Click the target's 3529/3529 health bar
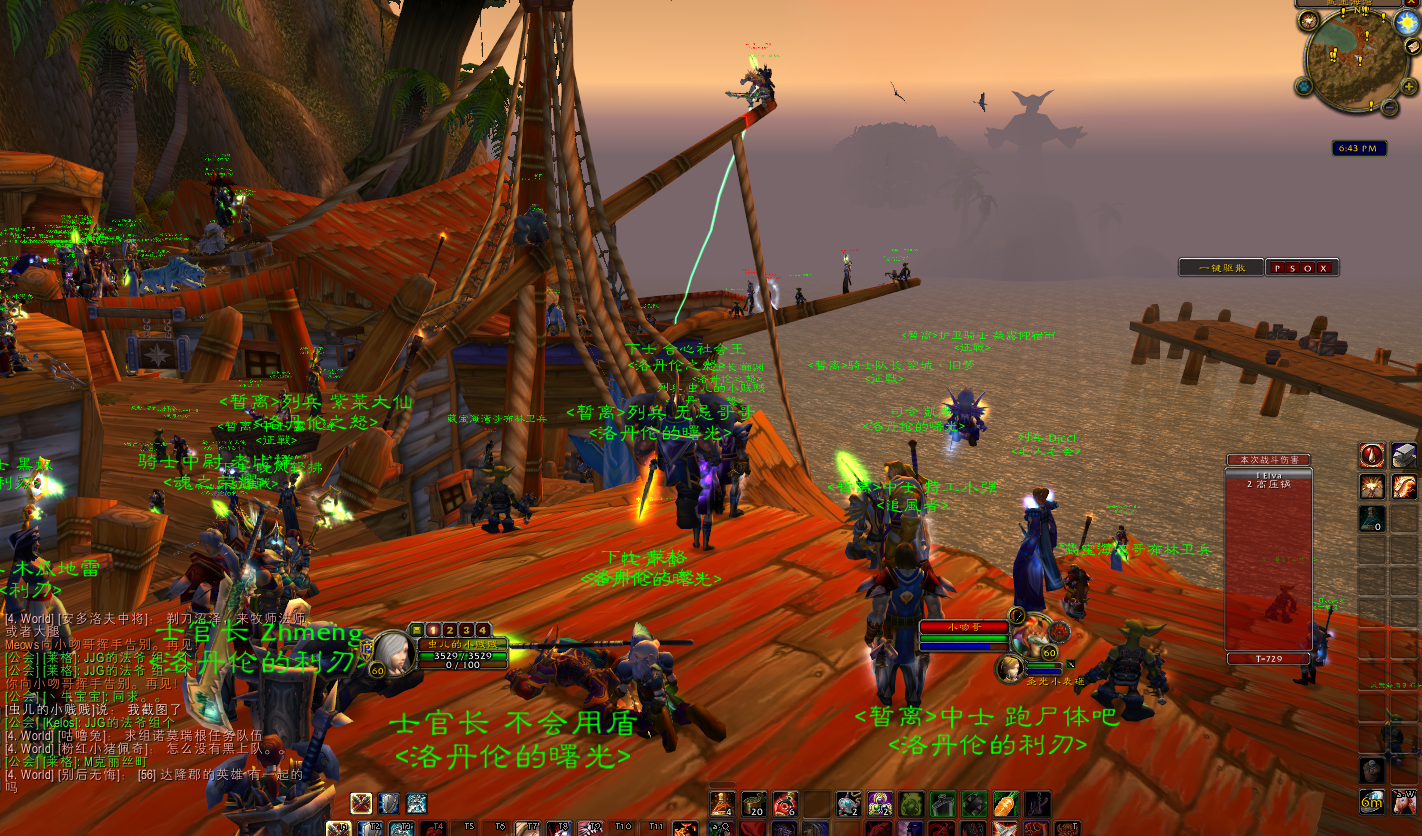This screenshot has height=836, width=1422. [465, 656]
